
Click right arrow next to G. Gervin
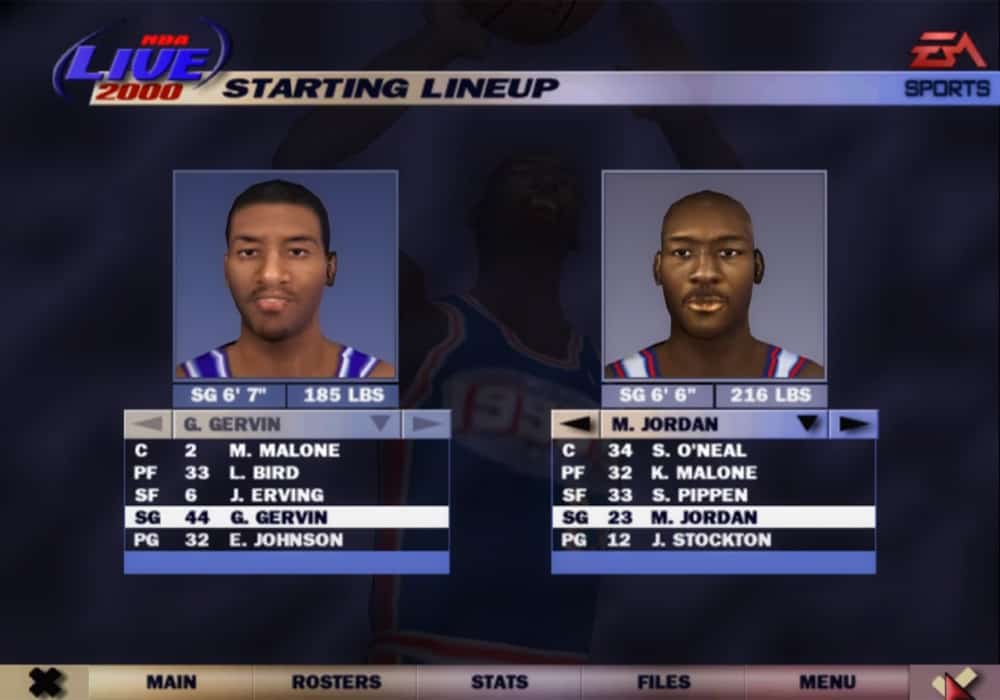[426, 424]
